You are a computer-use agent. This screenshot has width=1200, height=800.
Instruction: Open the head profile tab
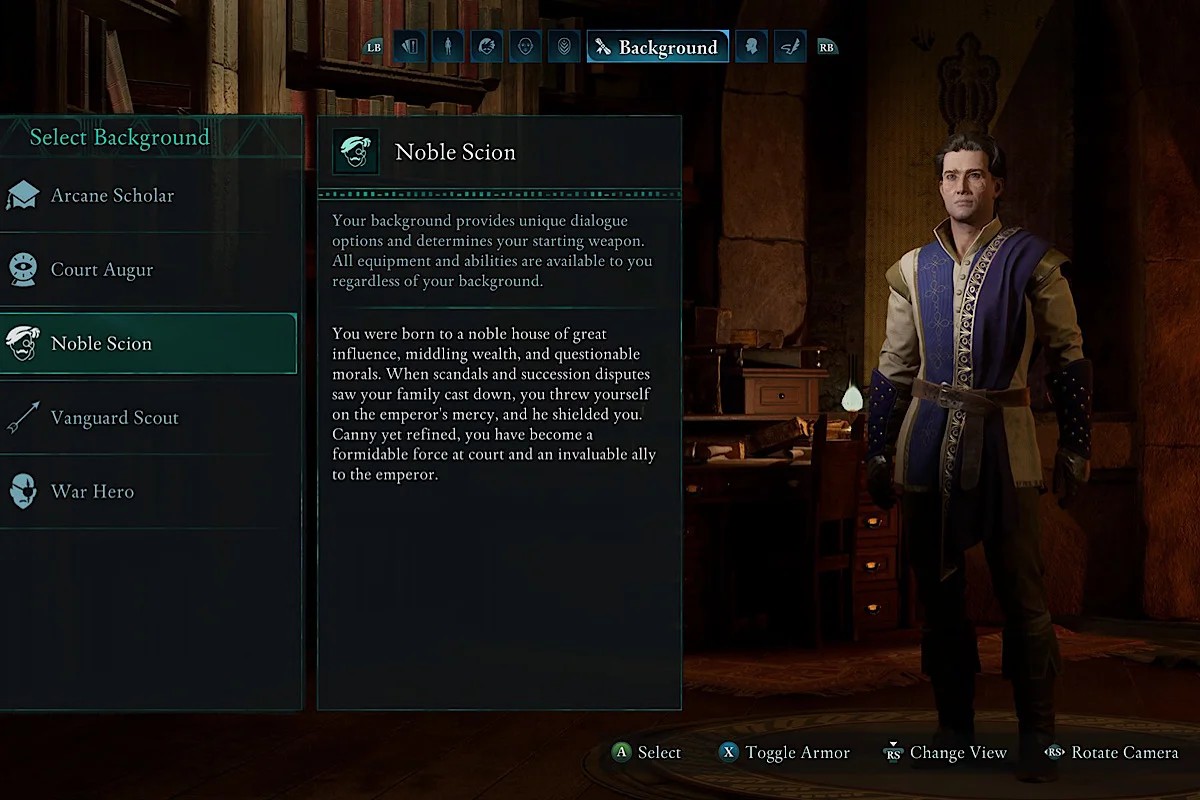751,47
